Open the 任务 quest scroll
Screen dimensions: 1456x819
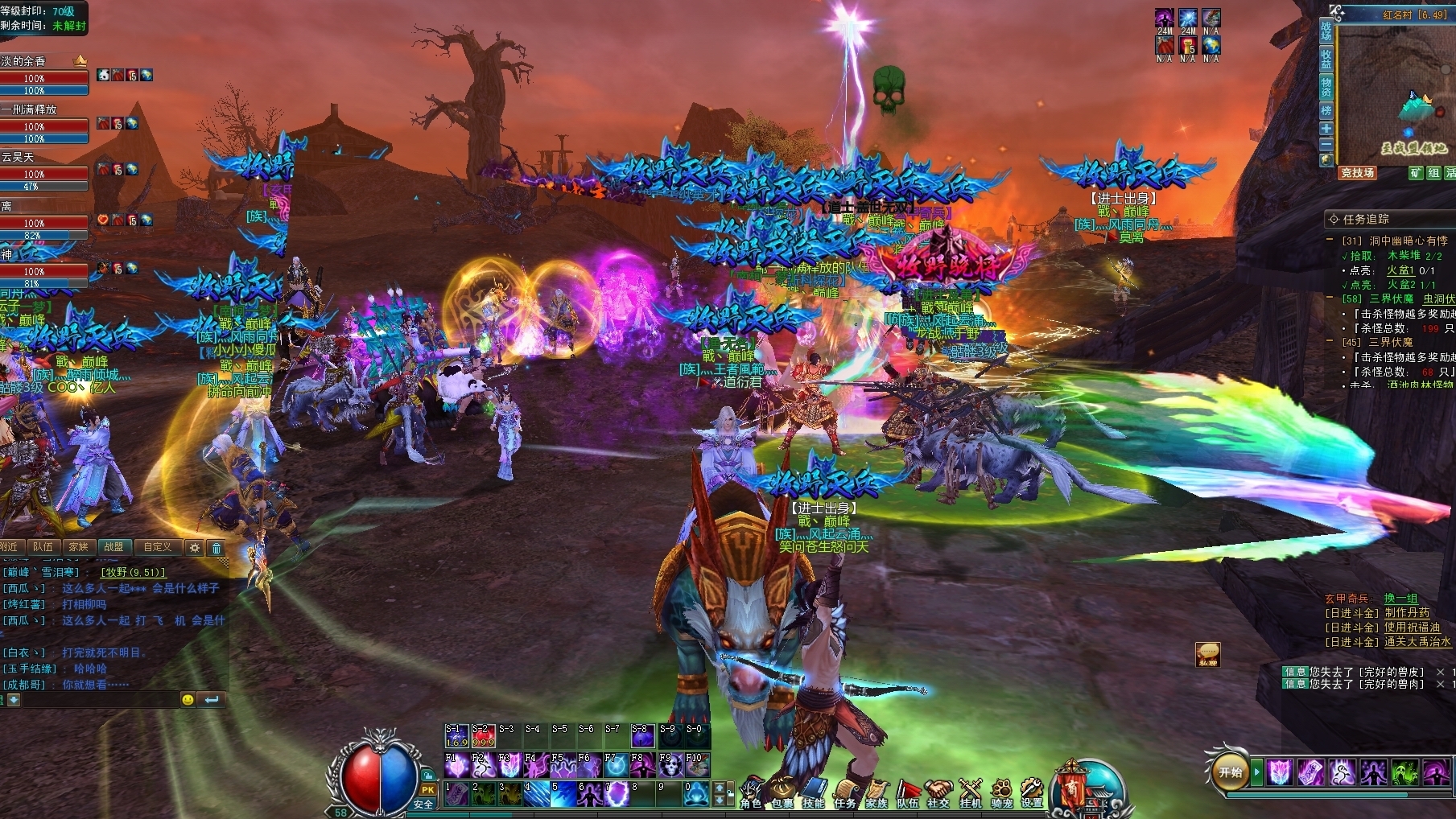(844, 792)
